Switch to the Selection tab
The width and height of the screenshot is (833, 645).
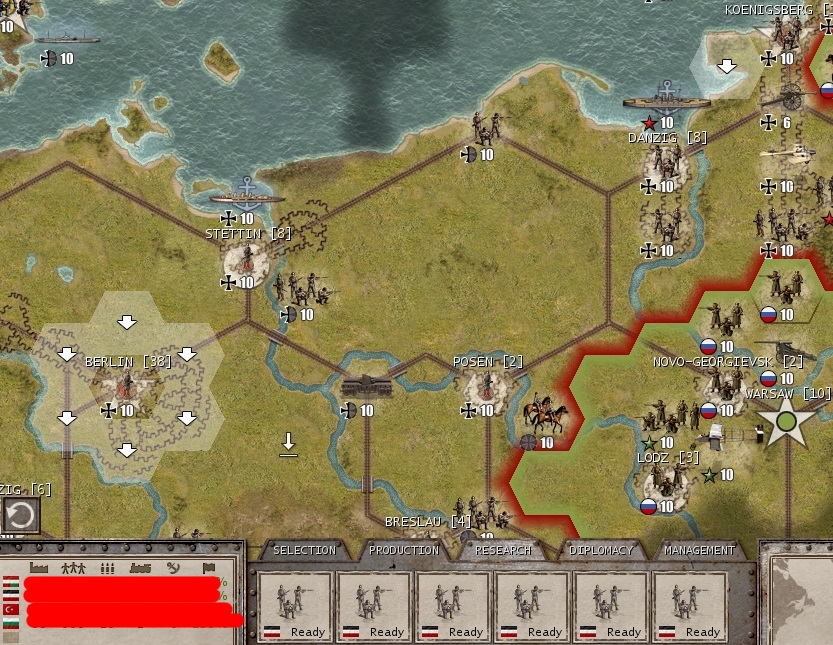point(304,550)
